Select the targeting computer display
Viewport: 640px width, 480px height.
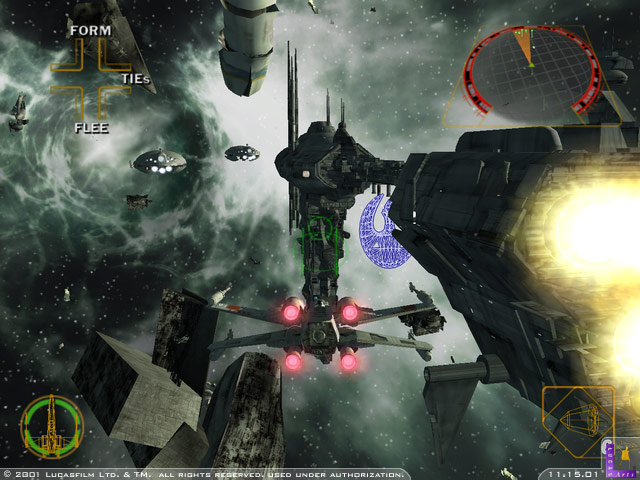(x=577, y=422)
